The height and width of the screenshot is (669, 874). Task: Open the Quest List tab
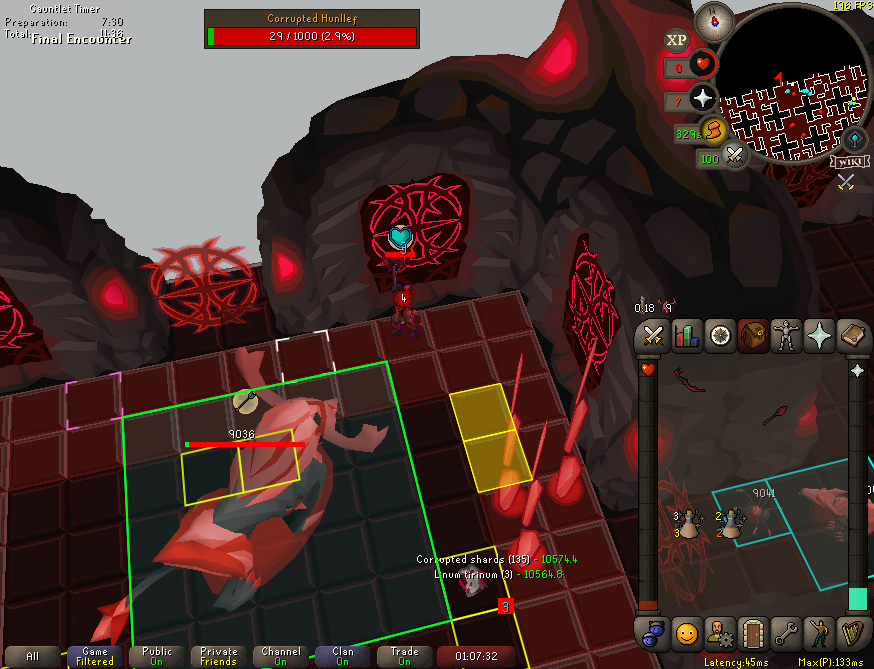coord(719,336)
